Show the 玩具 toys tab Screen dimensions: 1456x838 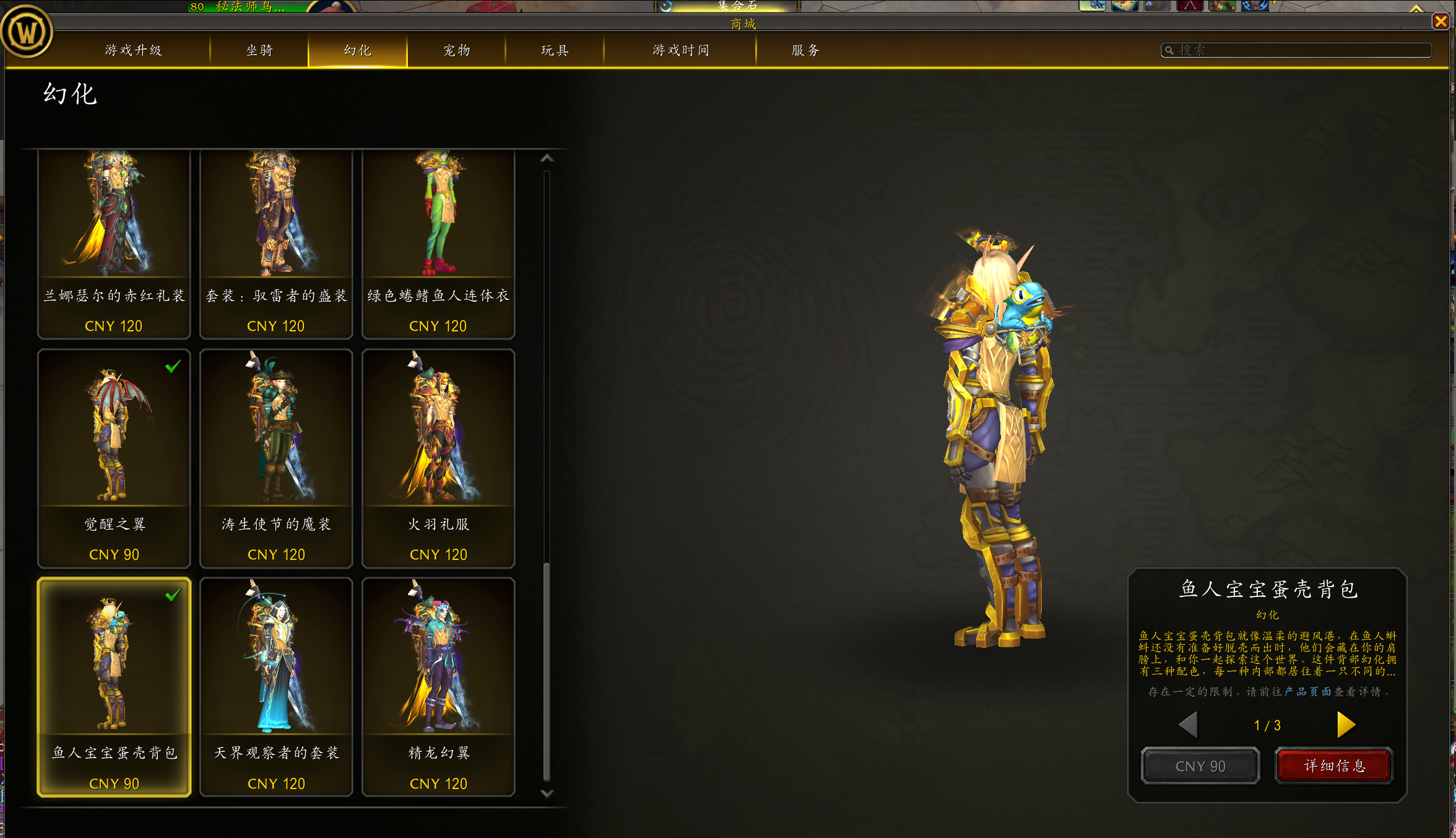point(555,50)
